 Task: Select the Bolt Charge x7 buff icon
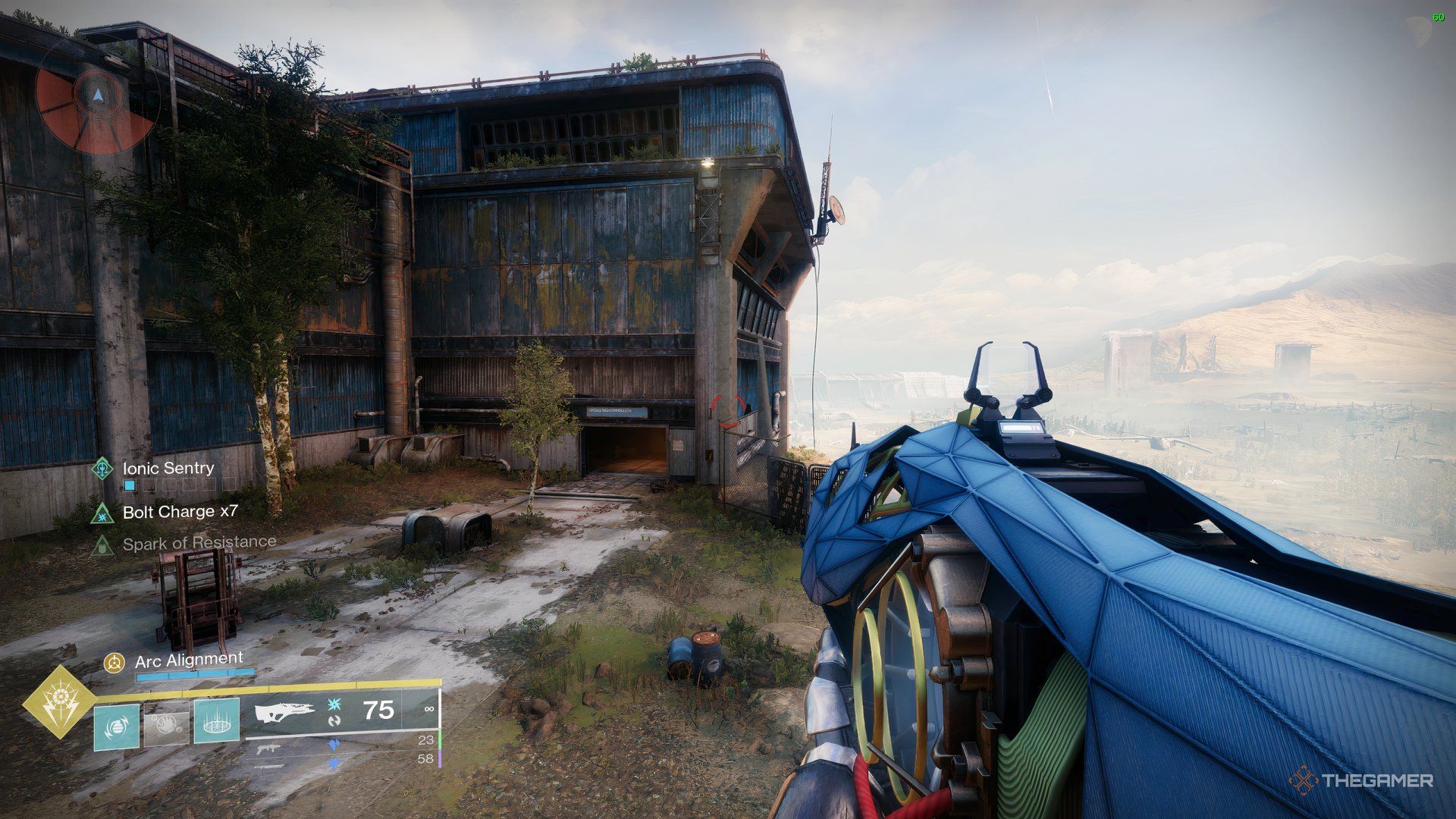tap(102, 513)
